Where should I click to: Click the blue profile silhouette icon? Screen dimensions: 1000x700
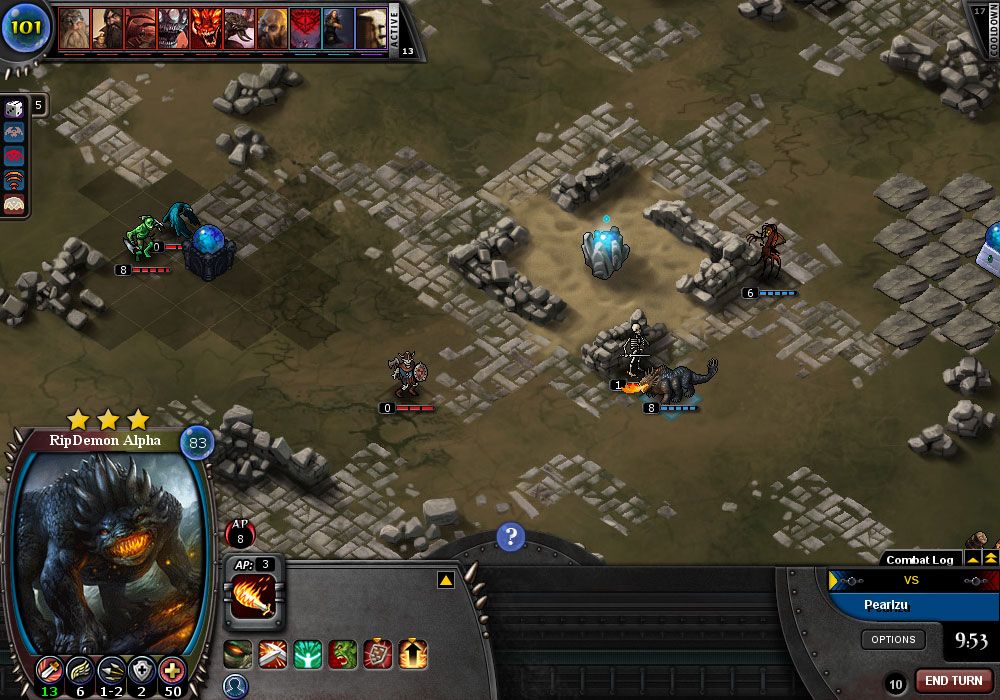(236, 686)
